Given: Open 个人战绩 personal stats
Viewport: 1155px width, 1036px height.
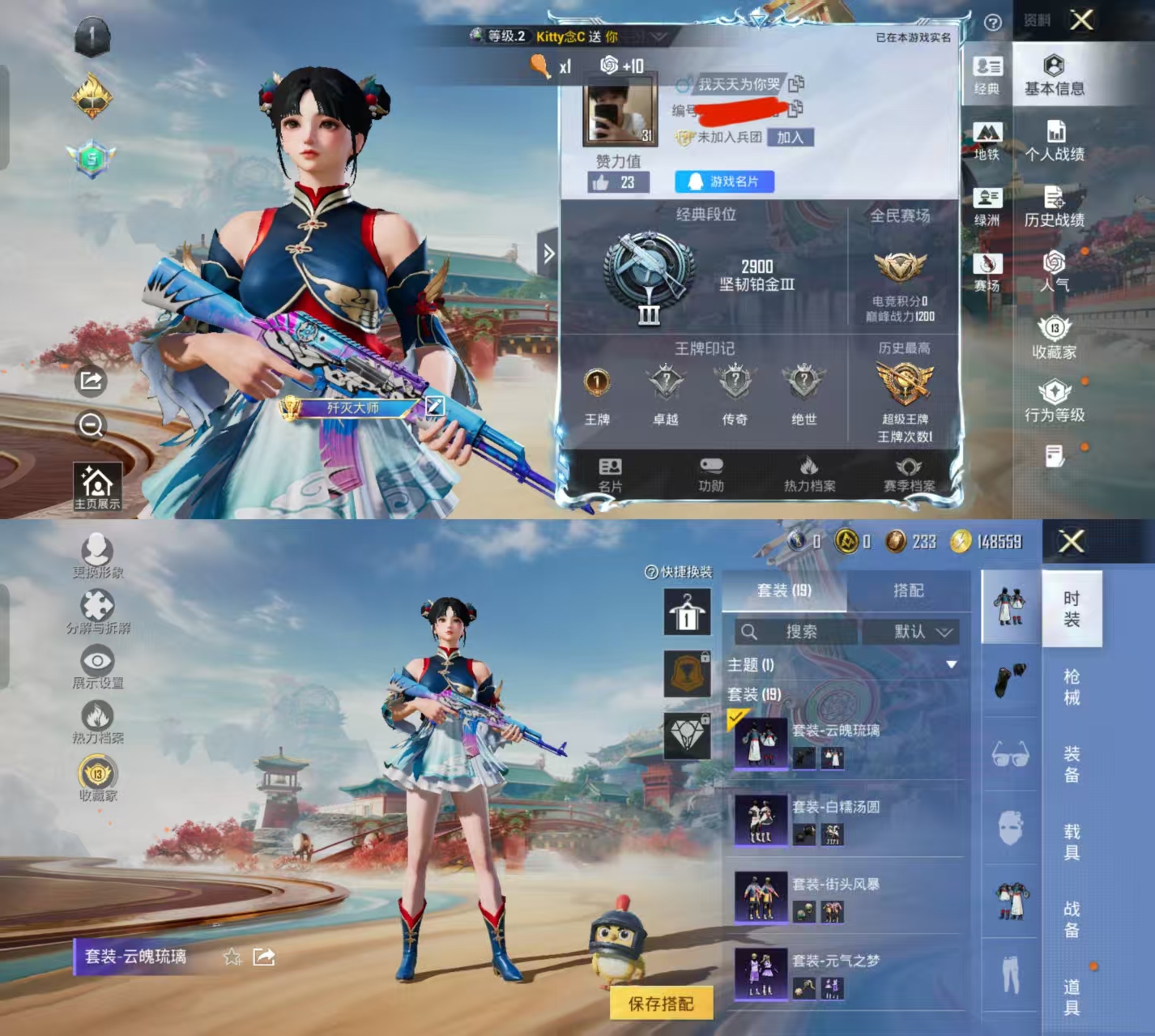Looking at the screenshot, I should (1054, 141).
